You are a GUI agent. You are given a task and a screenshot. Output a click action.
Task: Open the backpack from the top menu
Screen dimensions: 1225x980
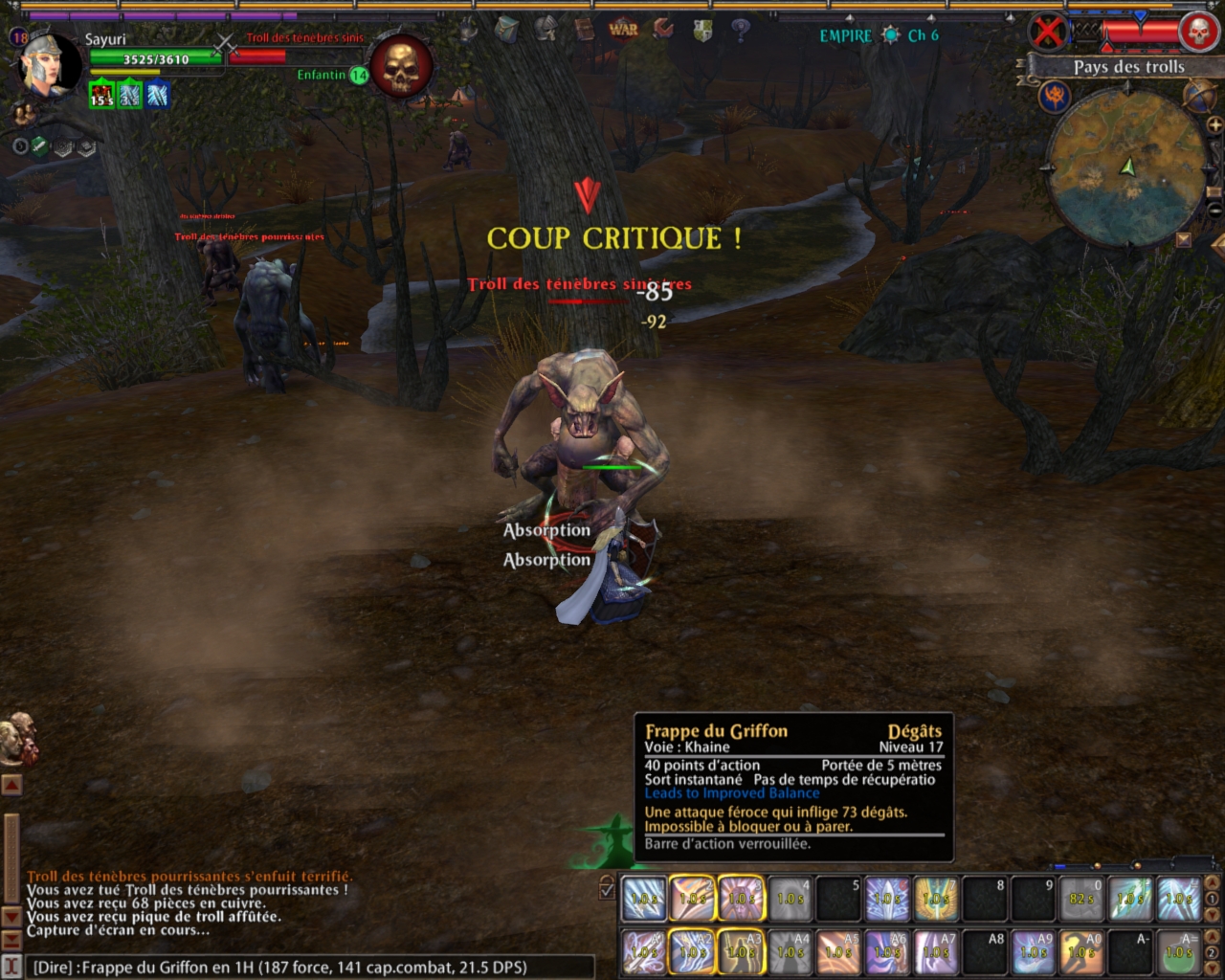click(x=506, y=29)
